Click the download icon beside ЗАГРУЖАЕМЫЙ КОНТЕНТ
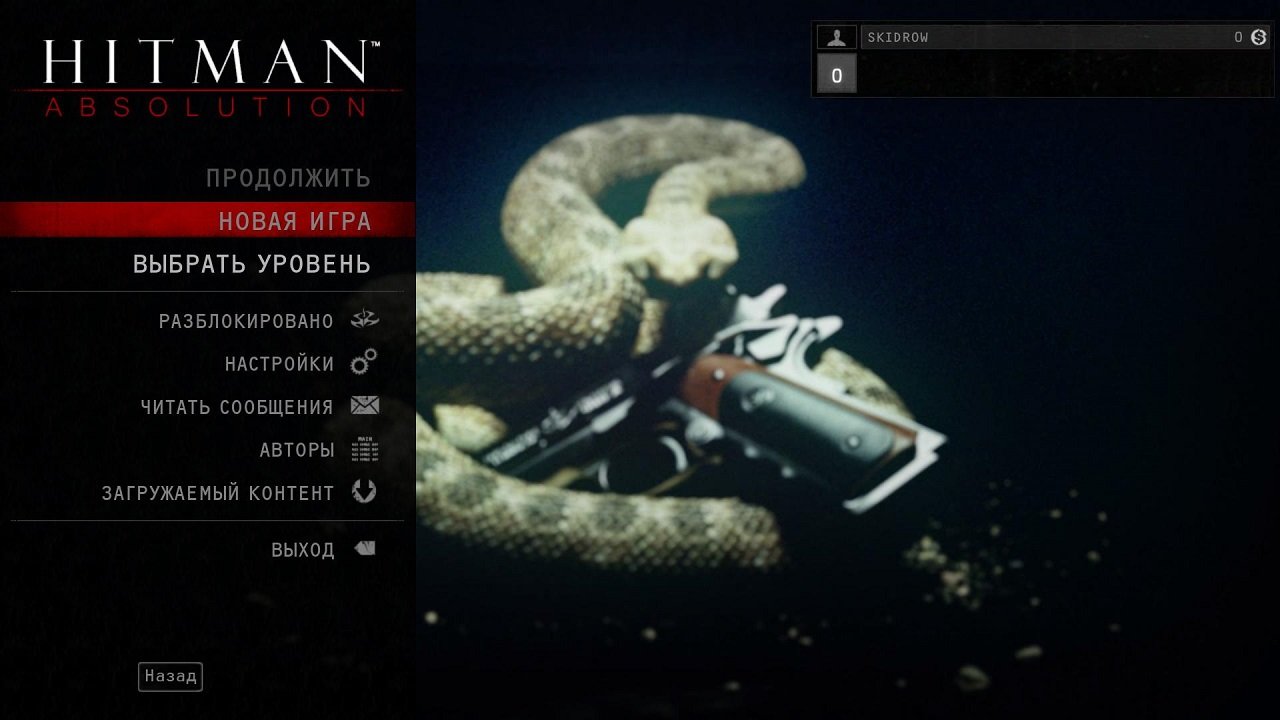This screenshot has width=1280, height=720. tap(366, 492)
